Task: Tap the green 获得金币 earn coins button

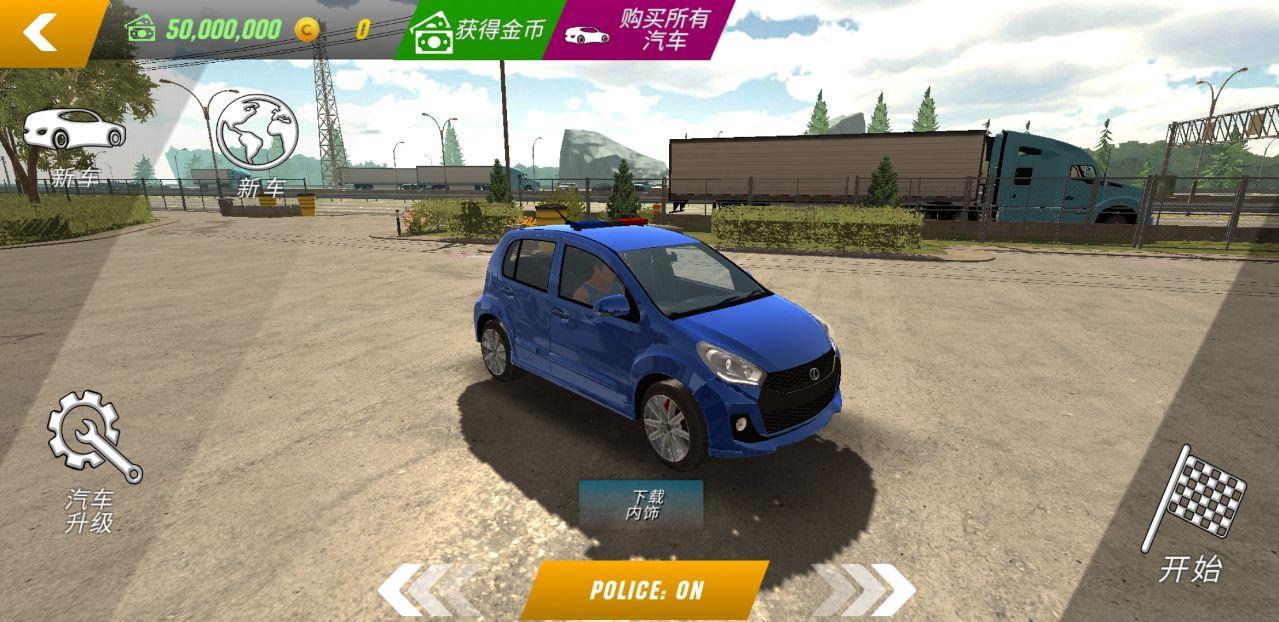Action: point(480,30)
